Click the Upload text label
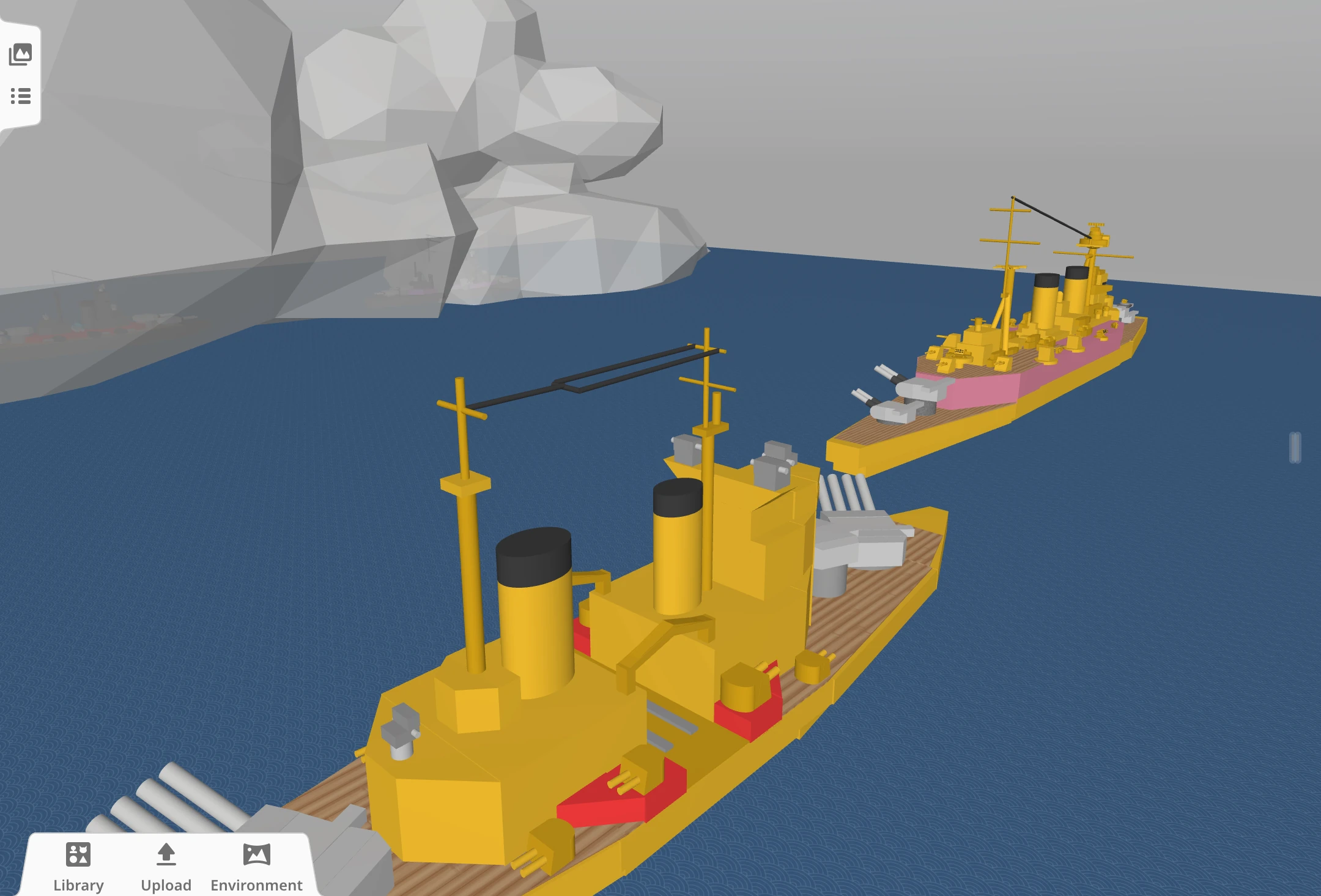The width and height of the screenshot is (1321, 896). [166, 884]
